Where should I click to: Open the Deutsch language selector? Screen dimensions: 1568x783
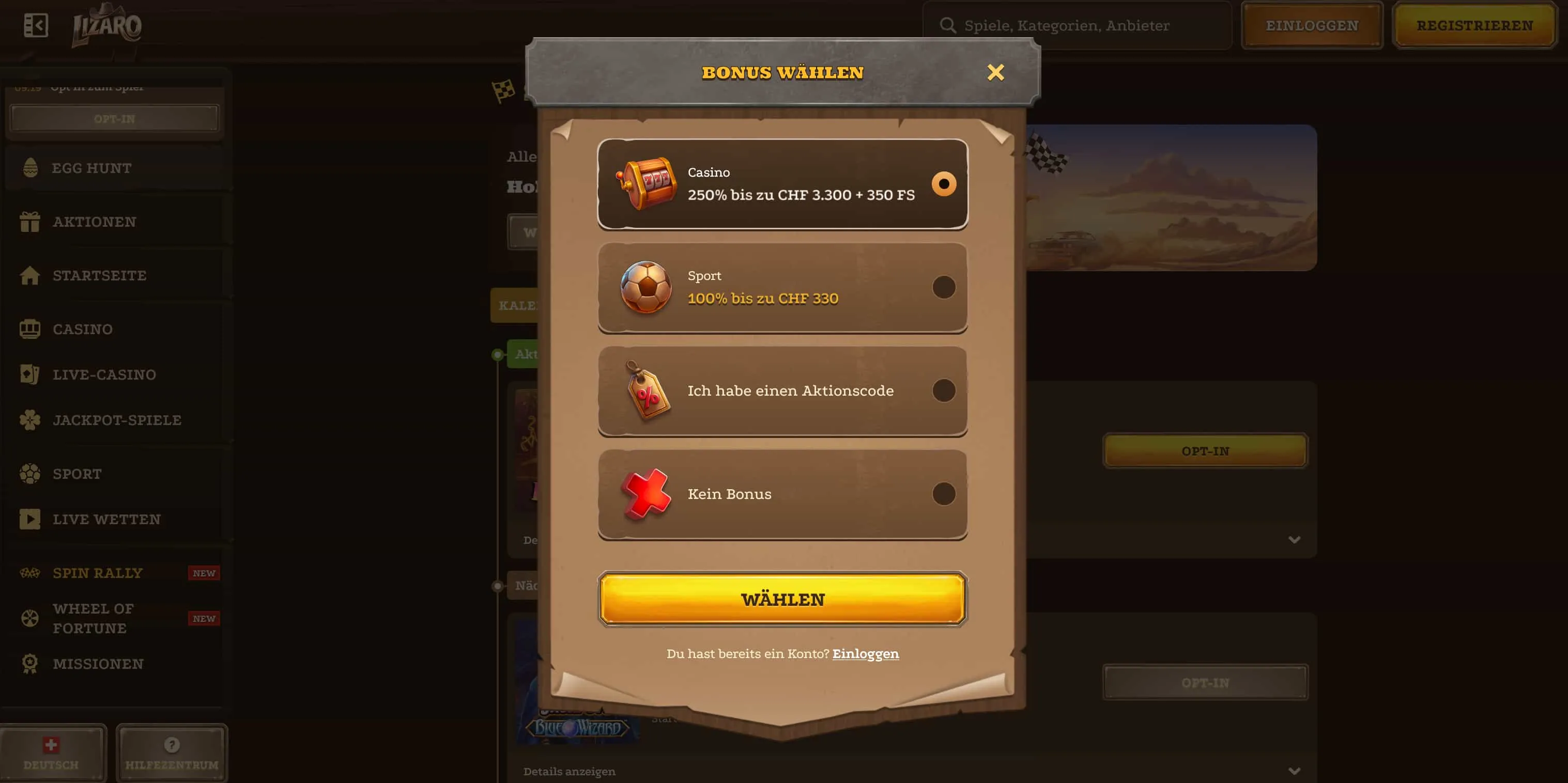pos(52,754)
